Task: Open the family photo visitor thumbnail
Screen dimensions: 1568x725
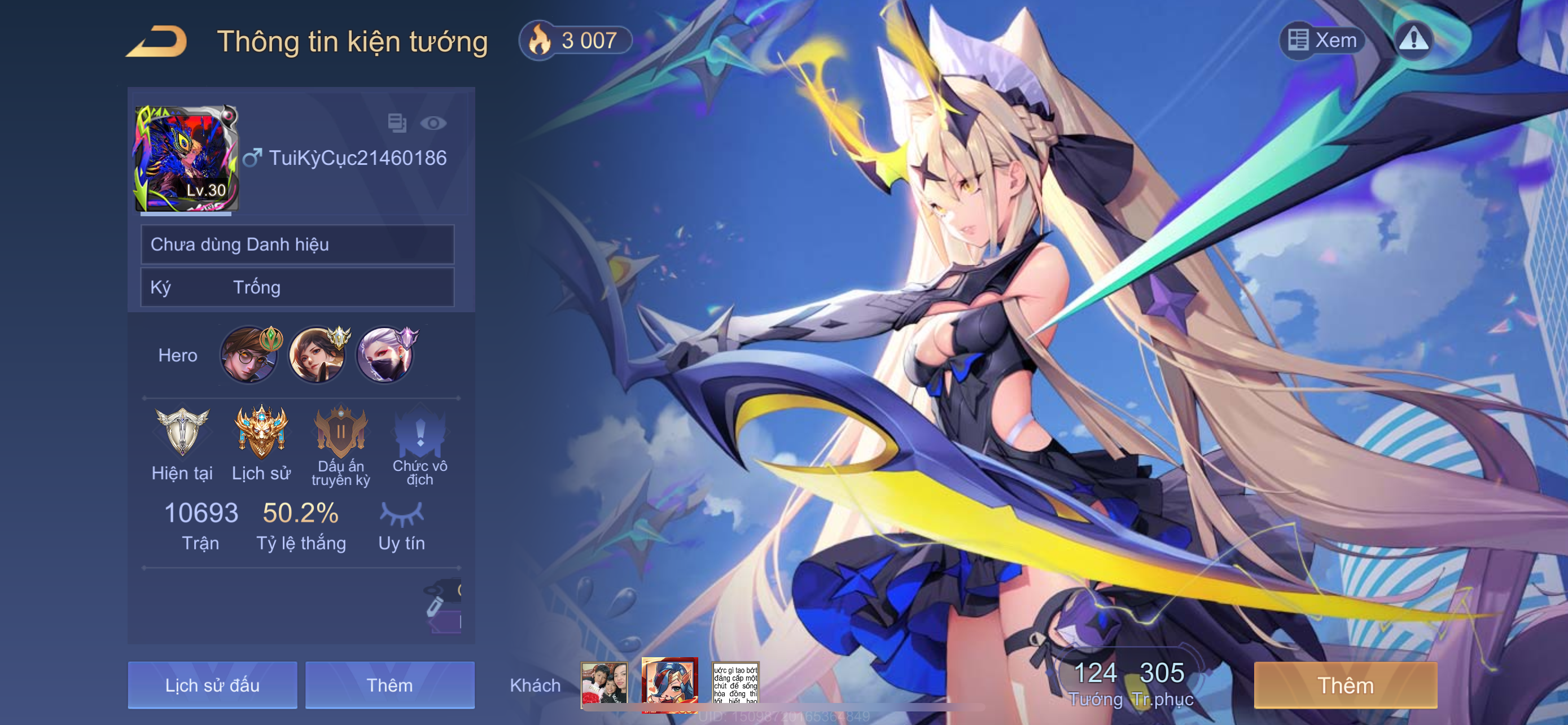Action: pos(603,684)
